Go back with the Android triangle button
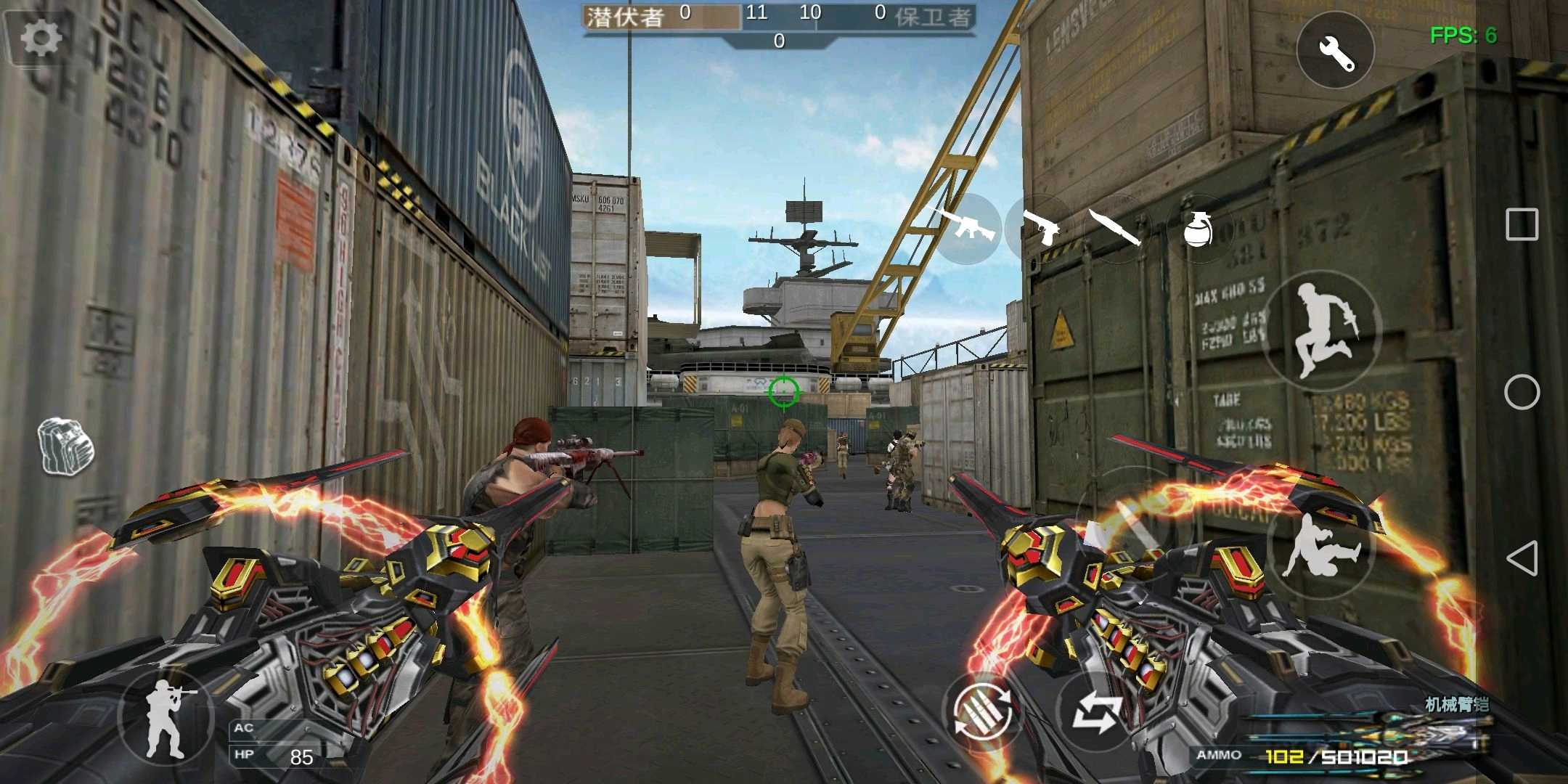This screenshot has height=784, width=1568. (1522, 558)
